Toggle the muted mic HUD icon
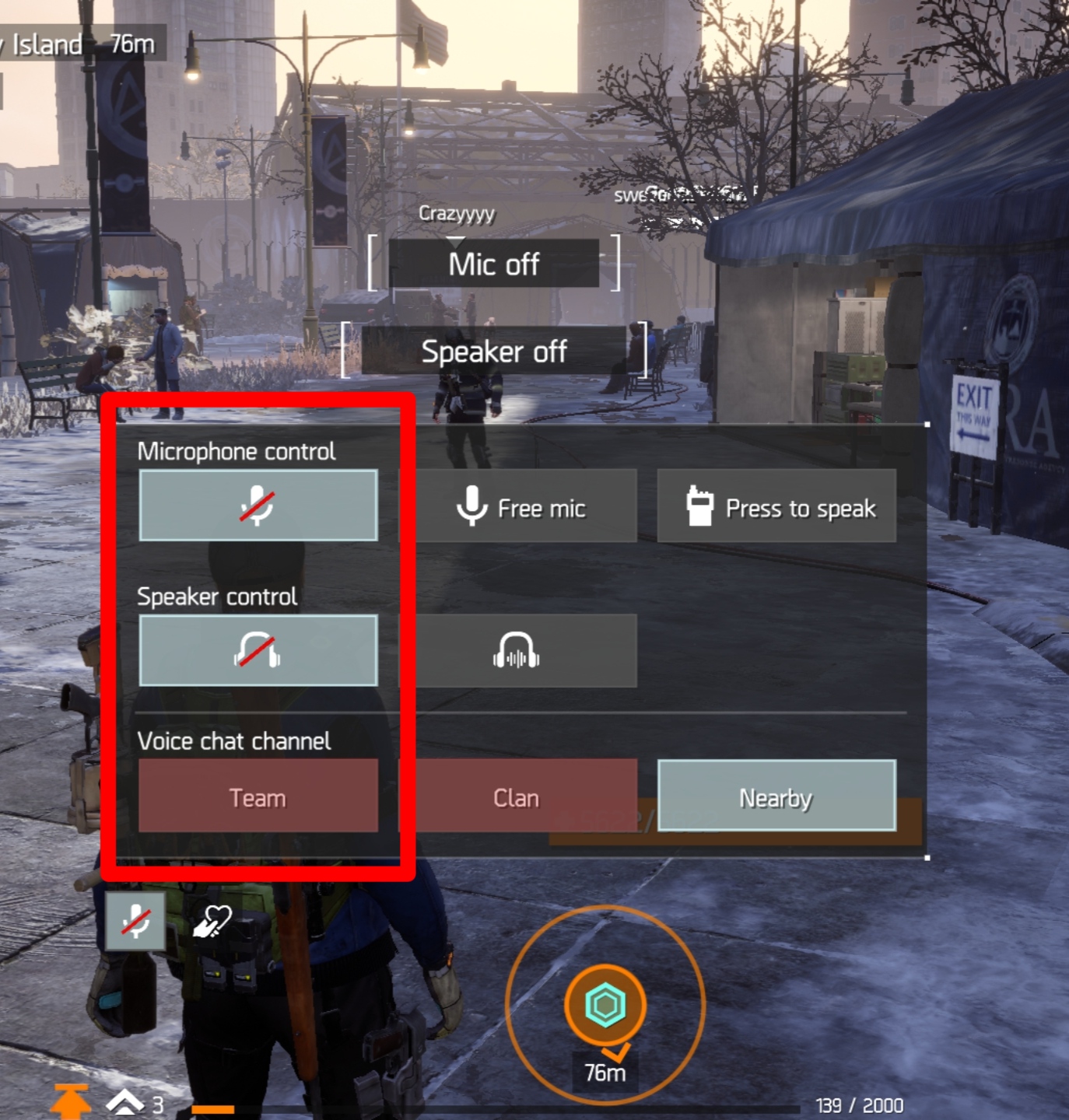Screen dimensions: 1069x1120 (135, 921)
